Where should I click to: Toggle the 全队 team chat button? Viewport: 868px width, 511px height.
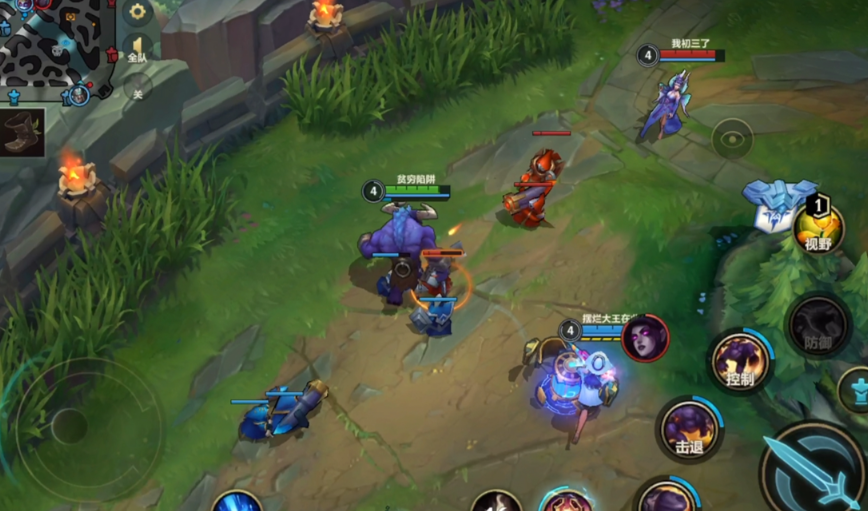(x=137, y=50)
